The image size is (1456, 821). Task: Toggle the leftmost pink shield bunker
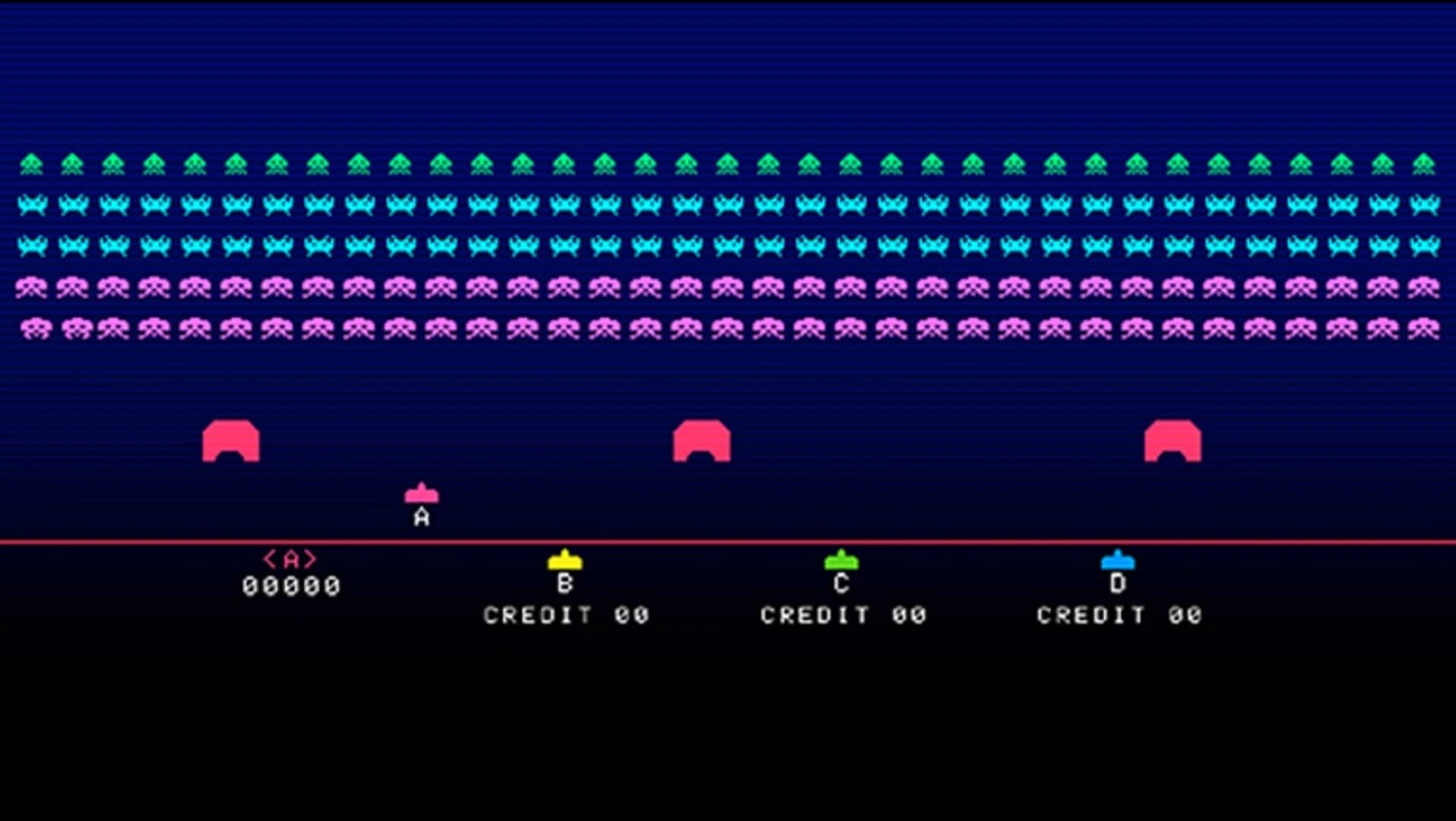(232, 441)
